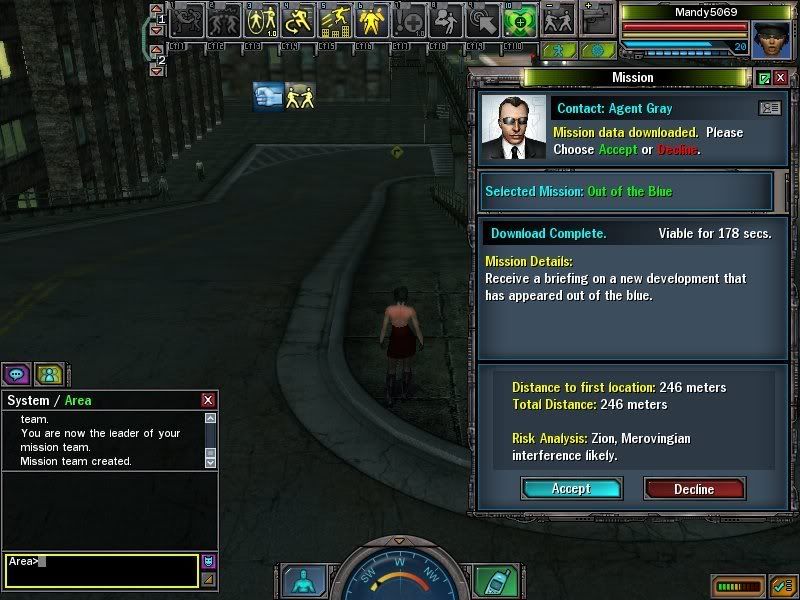Close the System / Area chat window
The height and width of the screenshot is (600, 800).
tap(208, 400)
